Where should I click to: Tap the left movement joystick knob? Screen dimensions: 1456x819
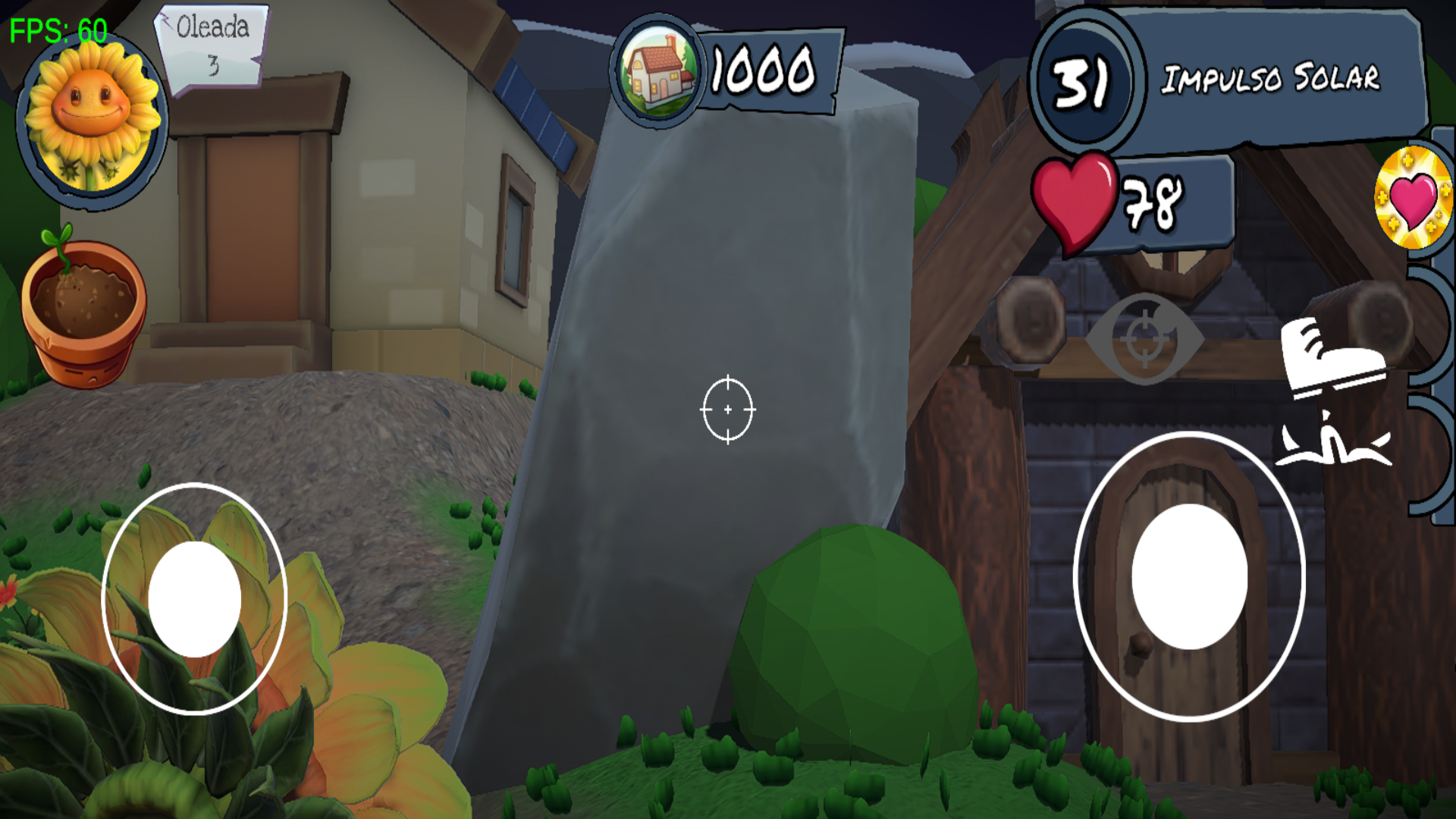click(x=195, y=599)
